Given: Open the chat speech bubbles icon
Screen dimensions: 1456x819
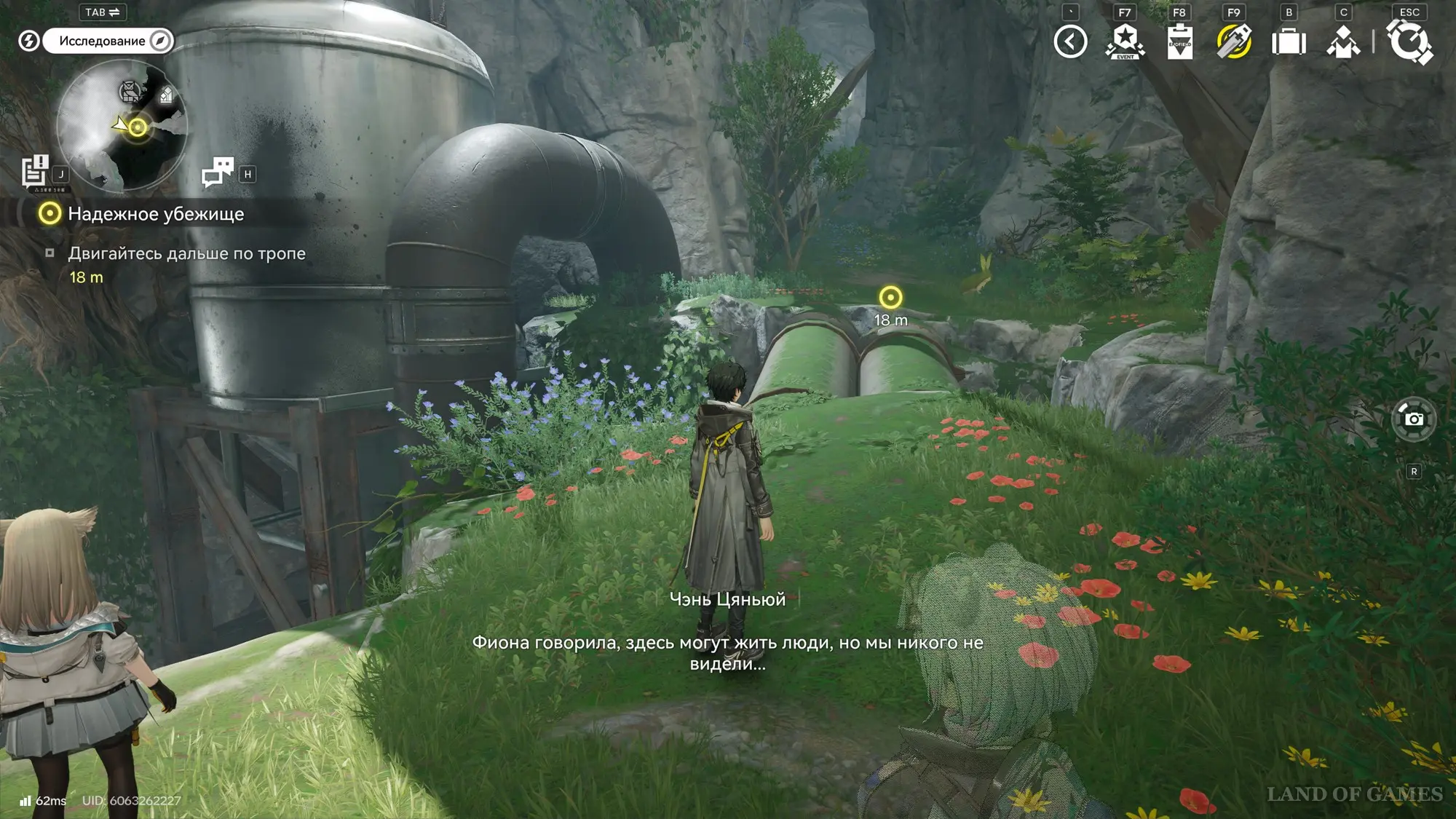Looking at the screenshot, I should click(x=217, y=172).
